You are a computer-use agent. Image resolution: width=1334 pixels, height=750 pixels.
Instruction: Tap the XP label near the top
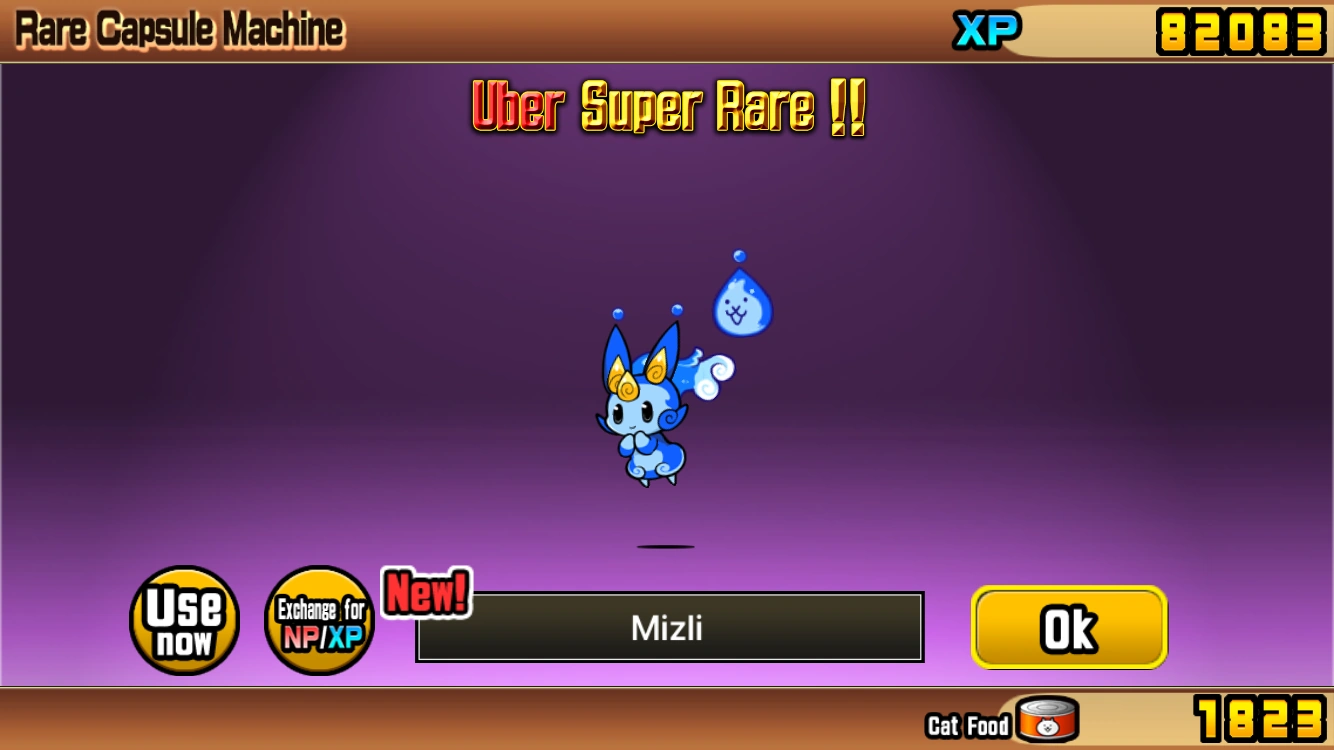(986, 30)
